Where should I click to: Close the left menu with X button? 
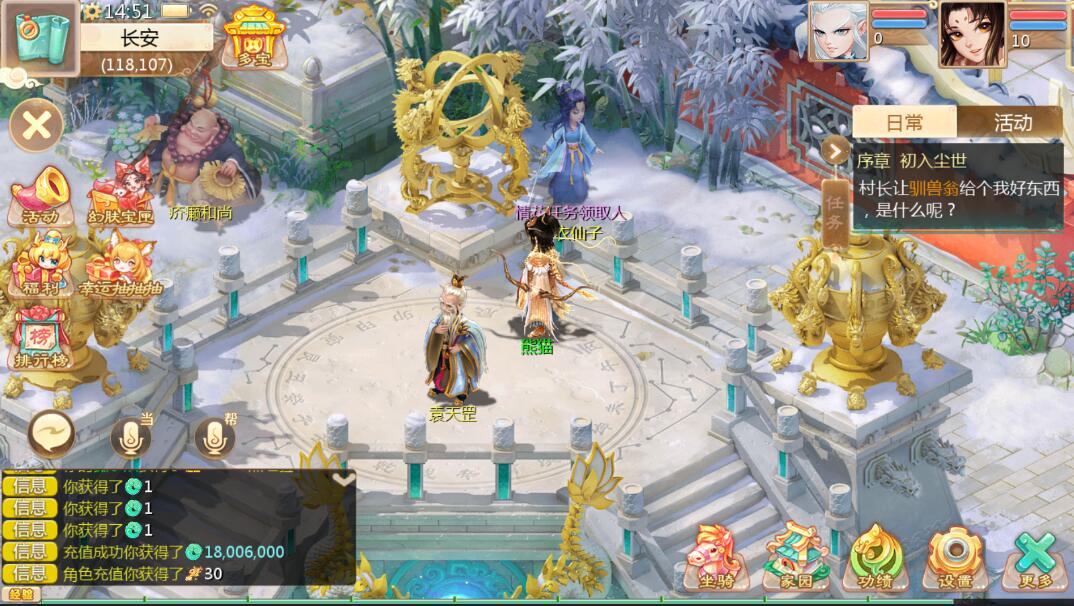pos(37,126)
